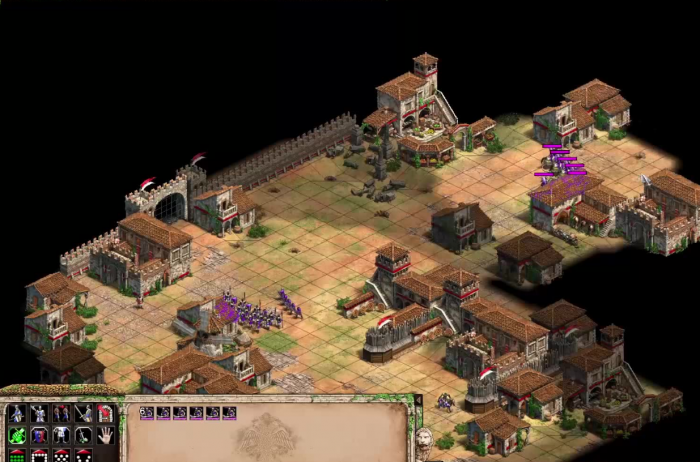Activate the green attack-move command icon
This screenshot has height=462, width=700.
coord(17,435)
